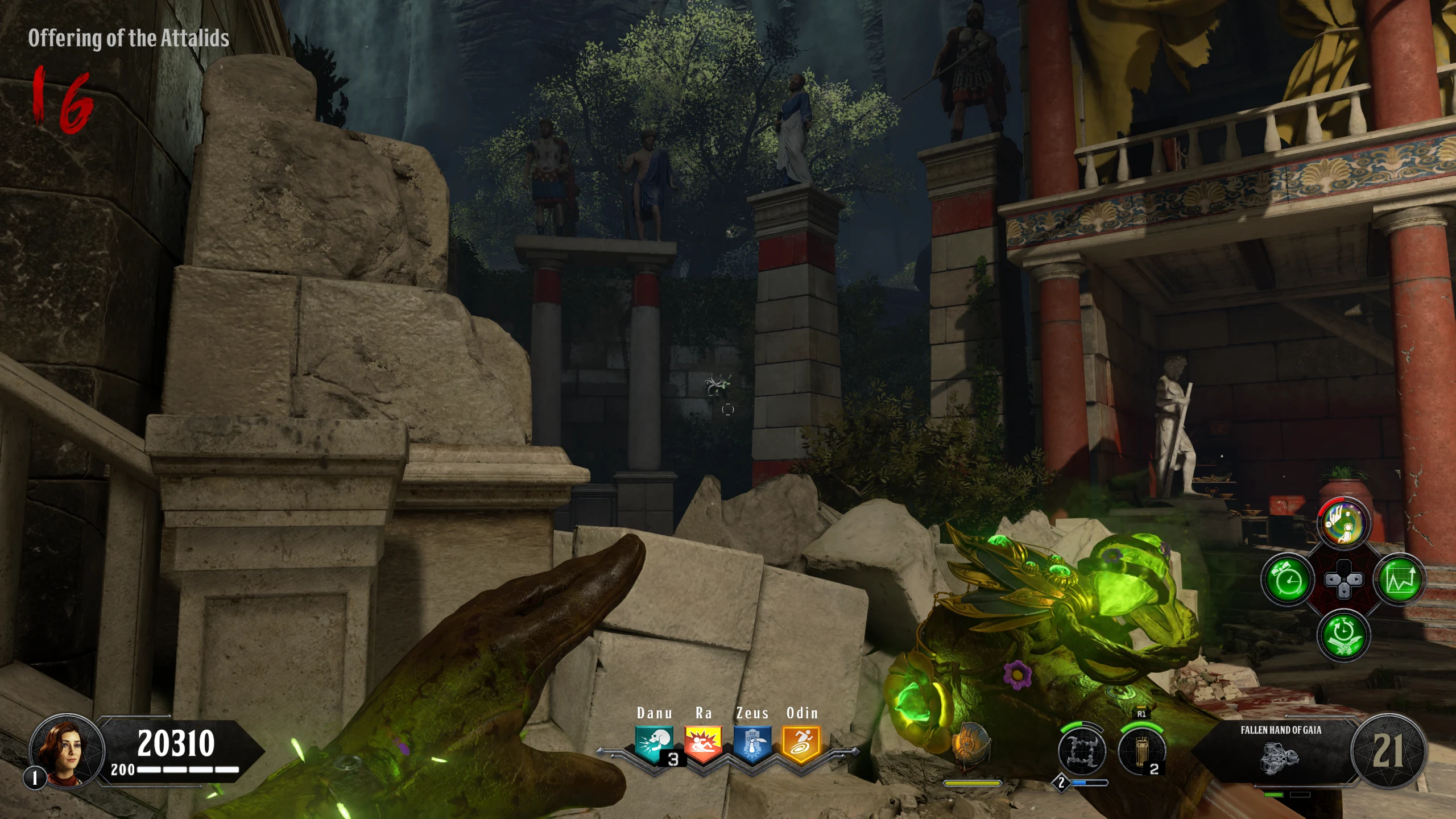
Task: Use the green alarm clock elixir
Action: 1288,580
